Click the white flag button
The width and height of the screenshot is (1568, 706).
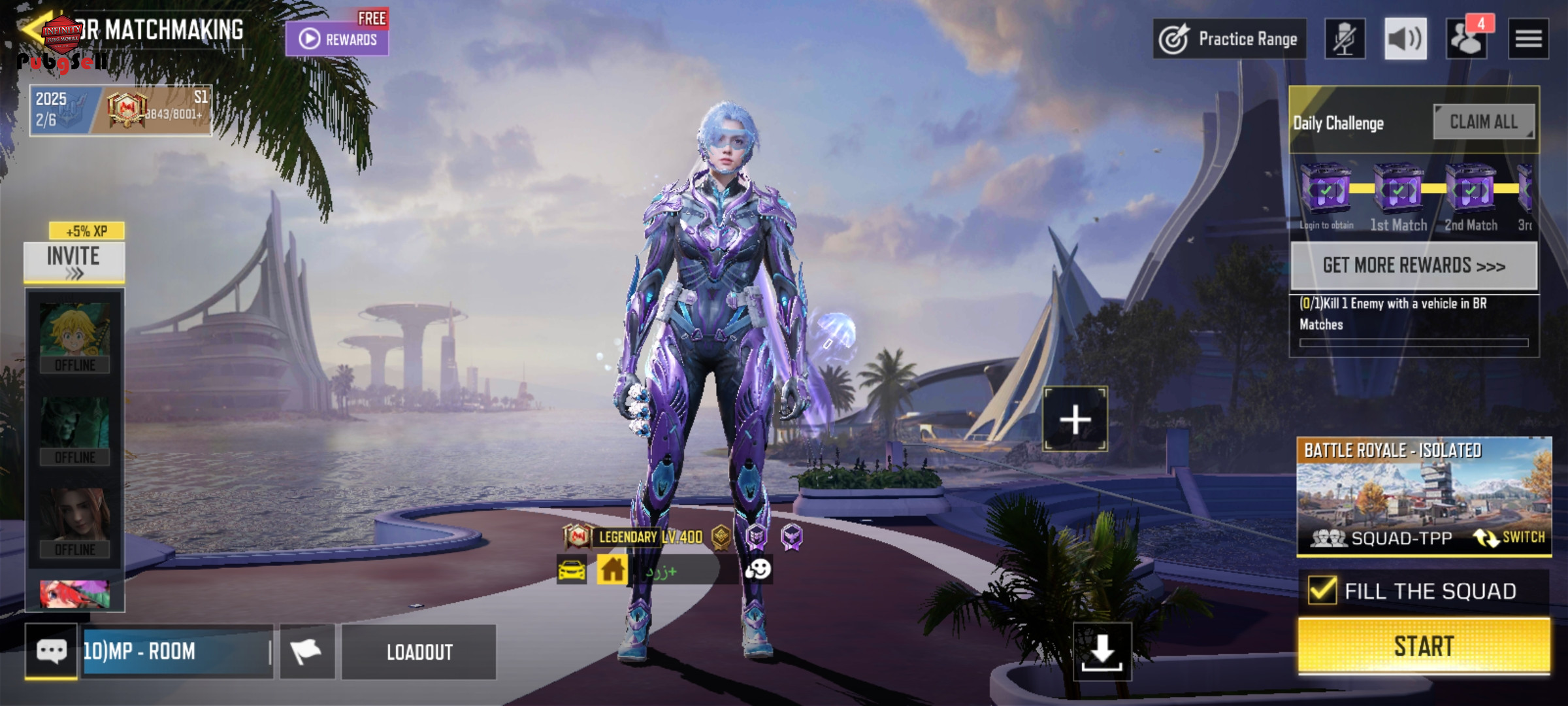tap(306, 651)
